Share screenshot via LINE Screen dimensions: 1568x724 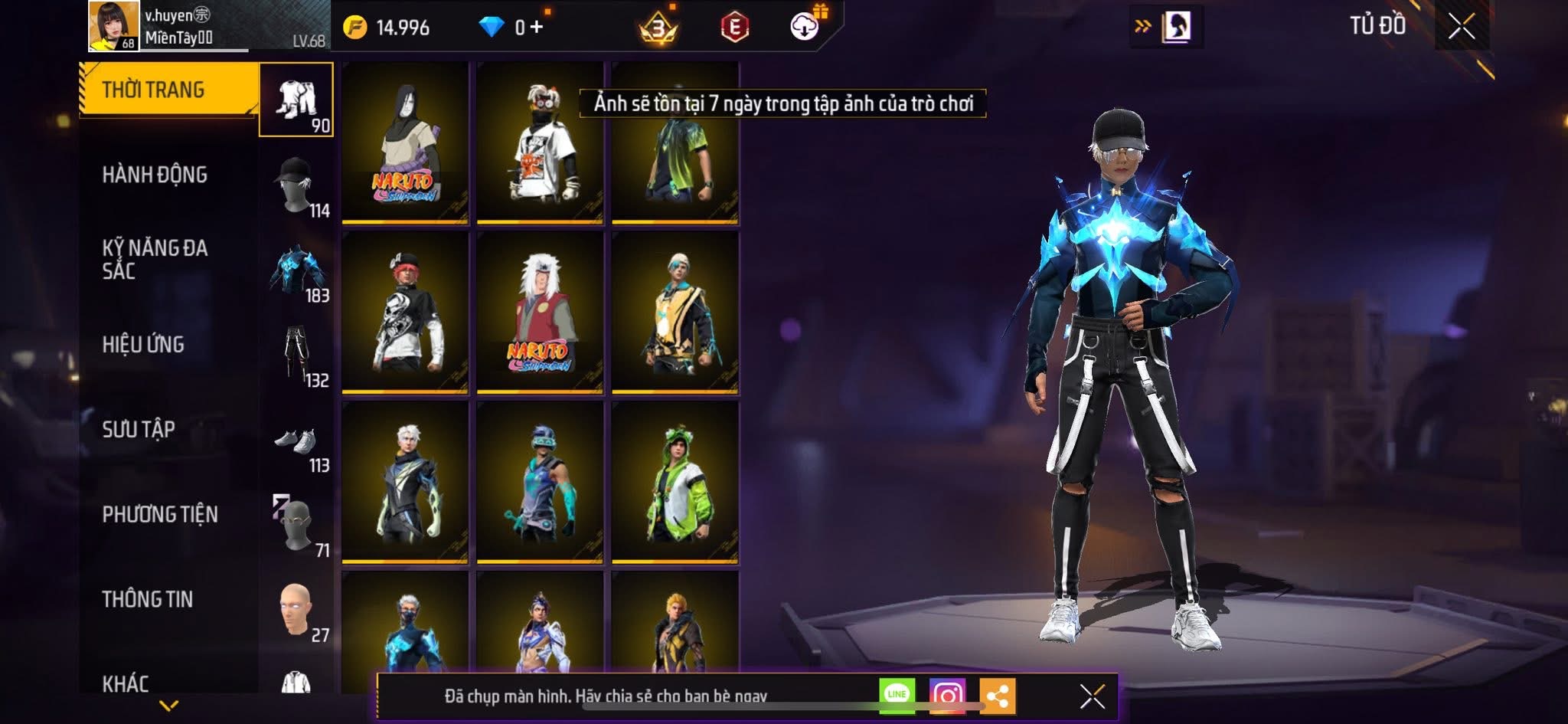pos(897,695)
